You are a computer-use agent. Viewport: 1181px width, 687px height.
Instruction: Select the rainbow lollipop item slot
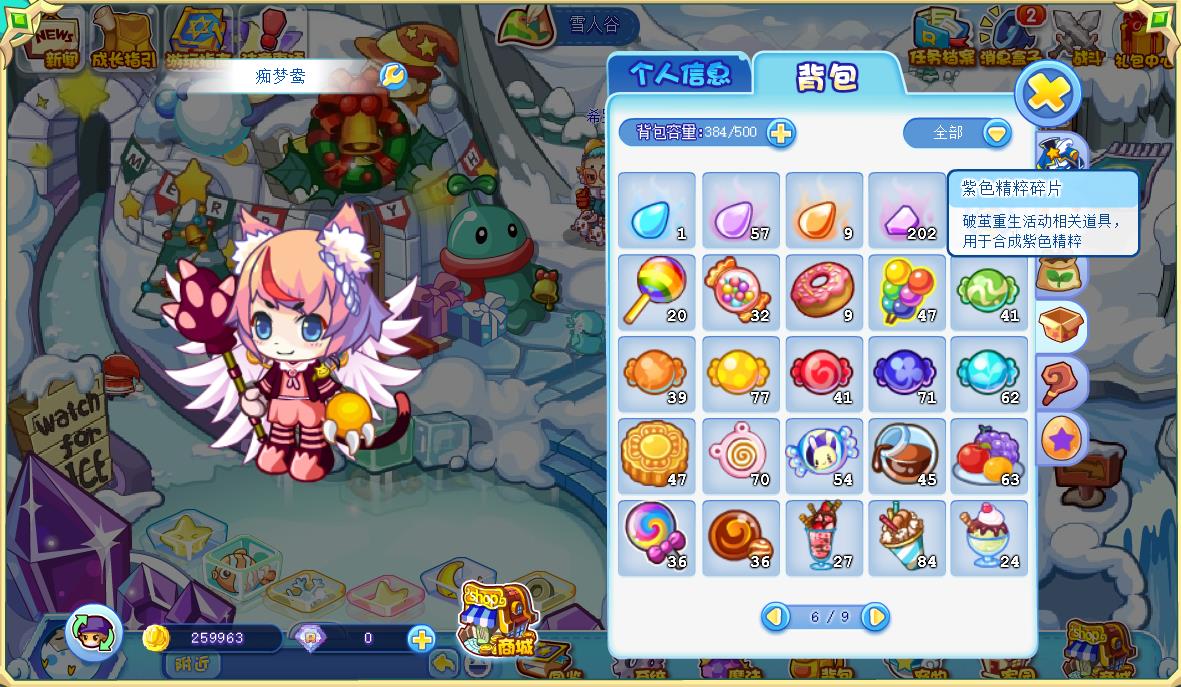656,291
